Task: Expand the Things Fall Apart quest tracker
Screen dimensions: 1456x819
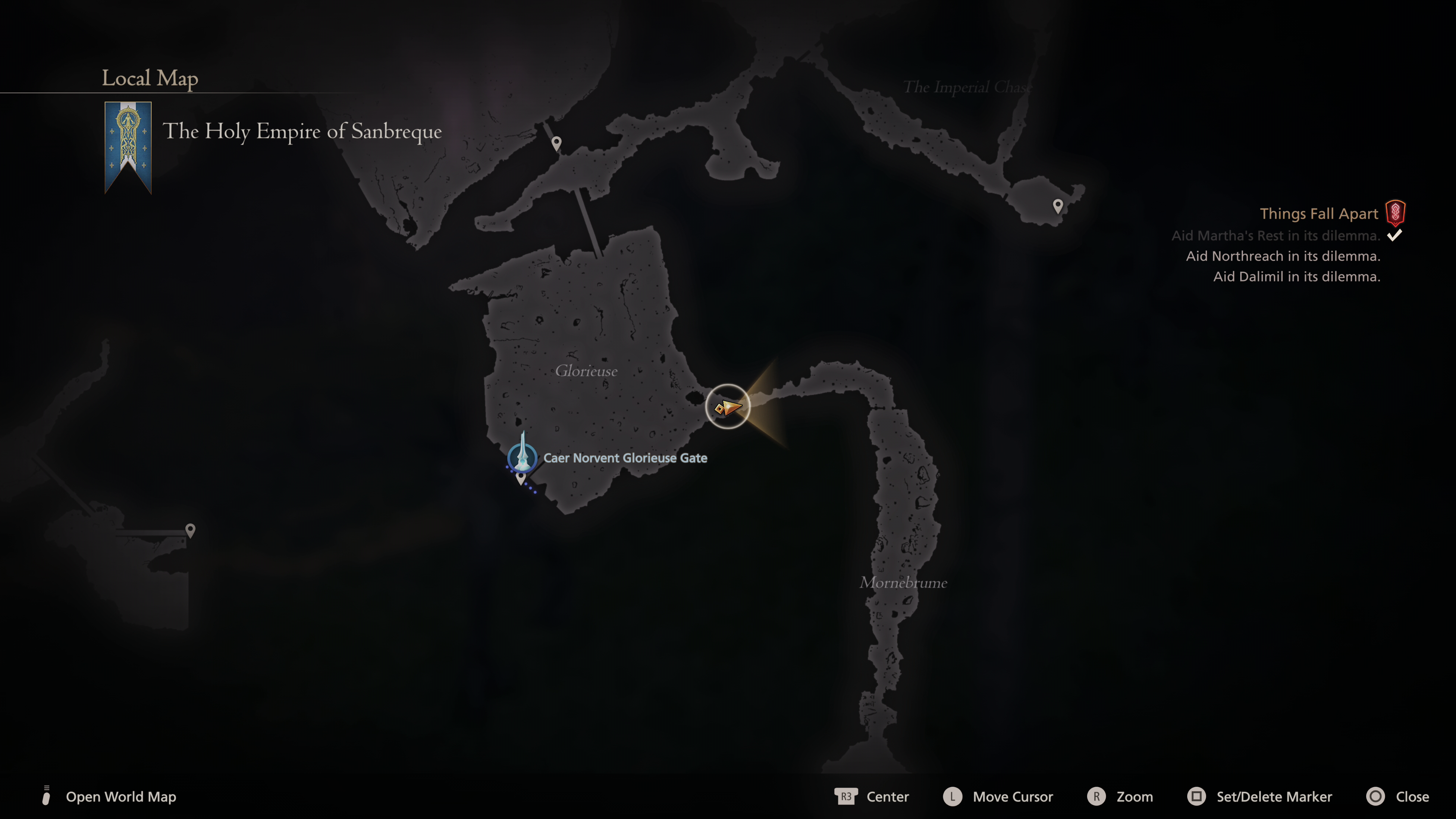Action: (1319, 213)
